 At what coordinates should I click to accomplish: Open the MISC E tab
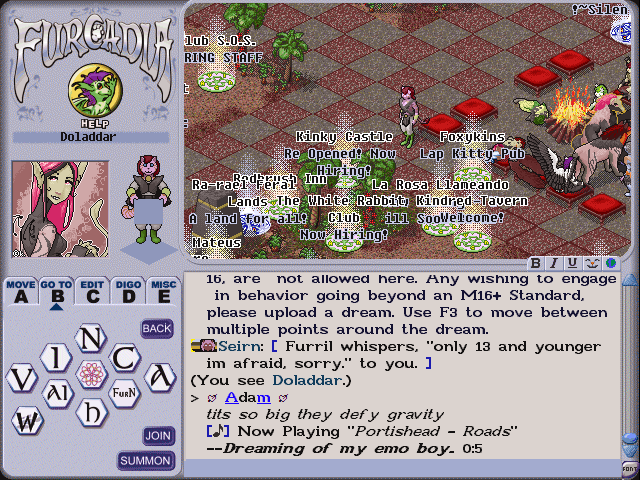point(163,291)
